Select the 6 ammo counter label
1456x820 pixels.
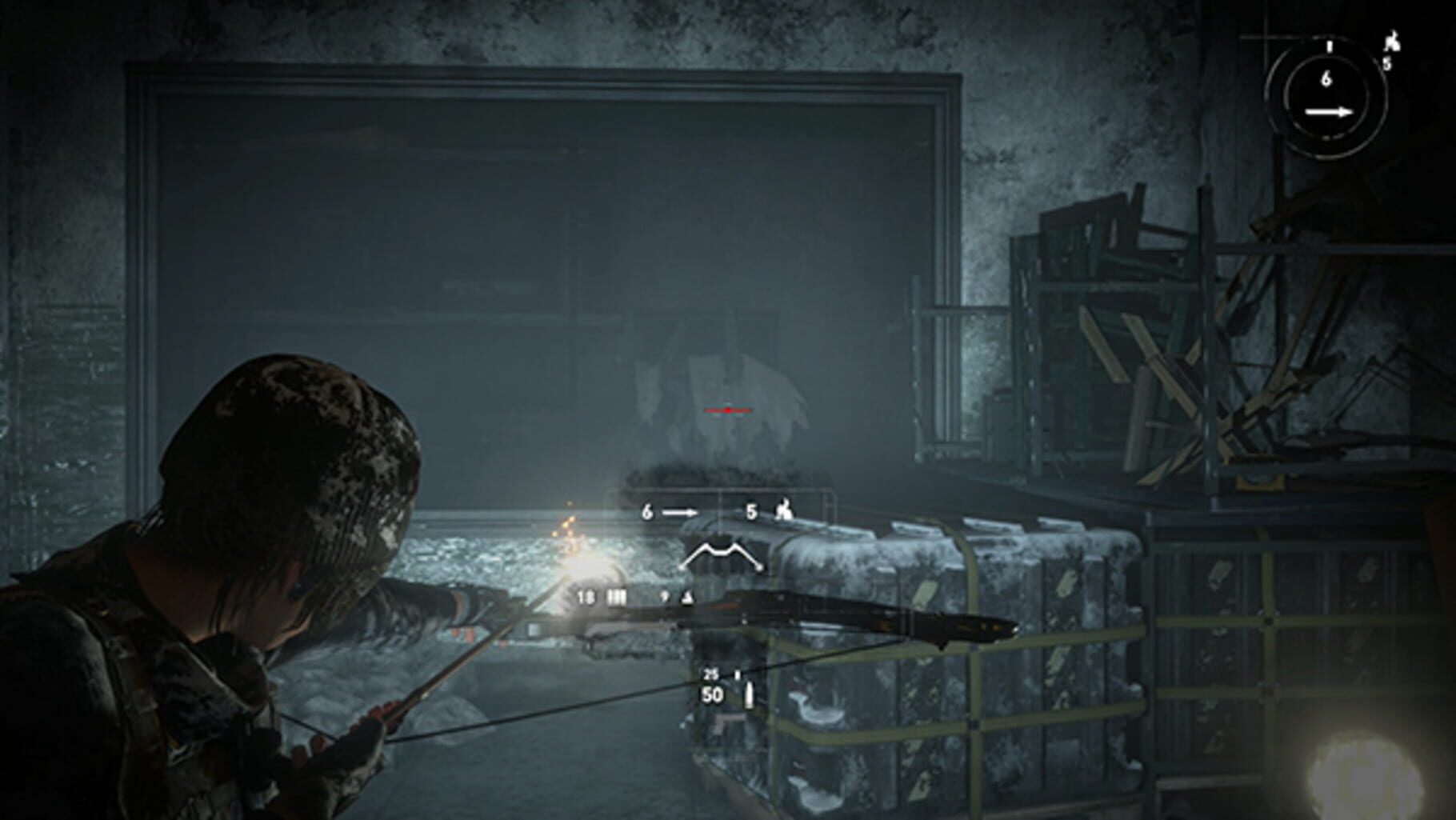1328,79
